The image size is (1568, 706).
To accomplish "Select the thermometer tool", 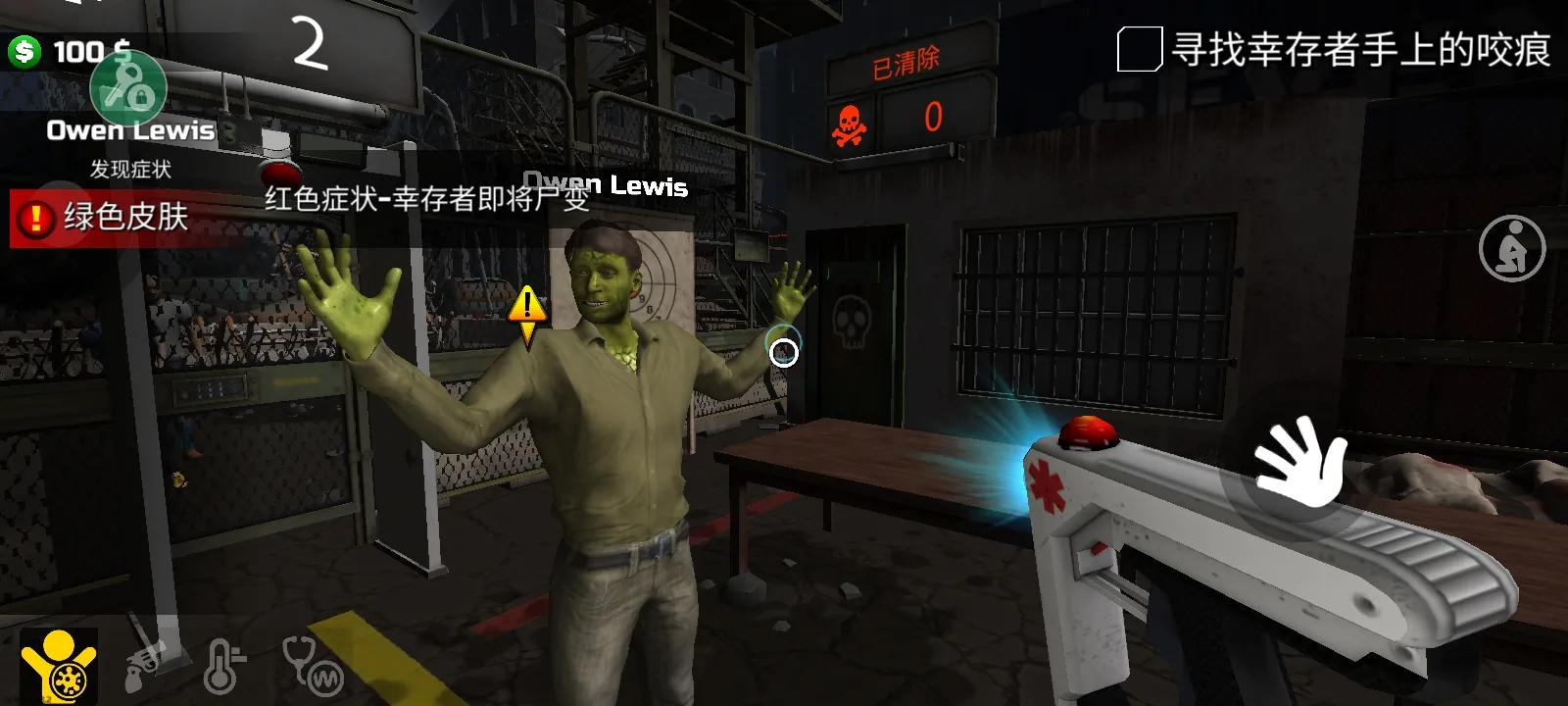I will (223, 667).
